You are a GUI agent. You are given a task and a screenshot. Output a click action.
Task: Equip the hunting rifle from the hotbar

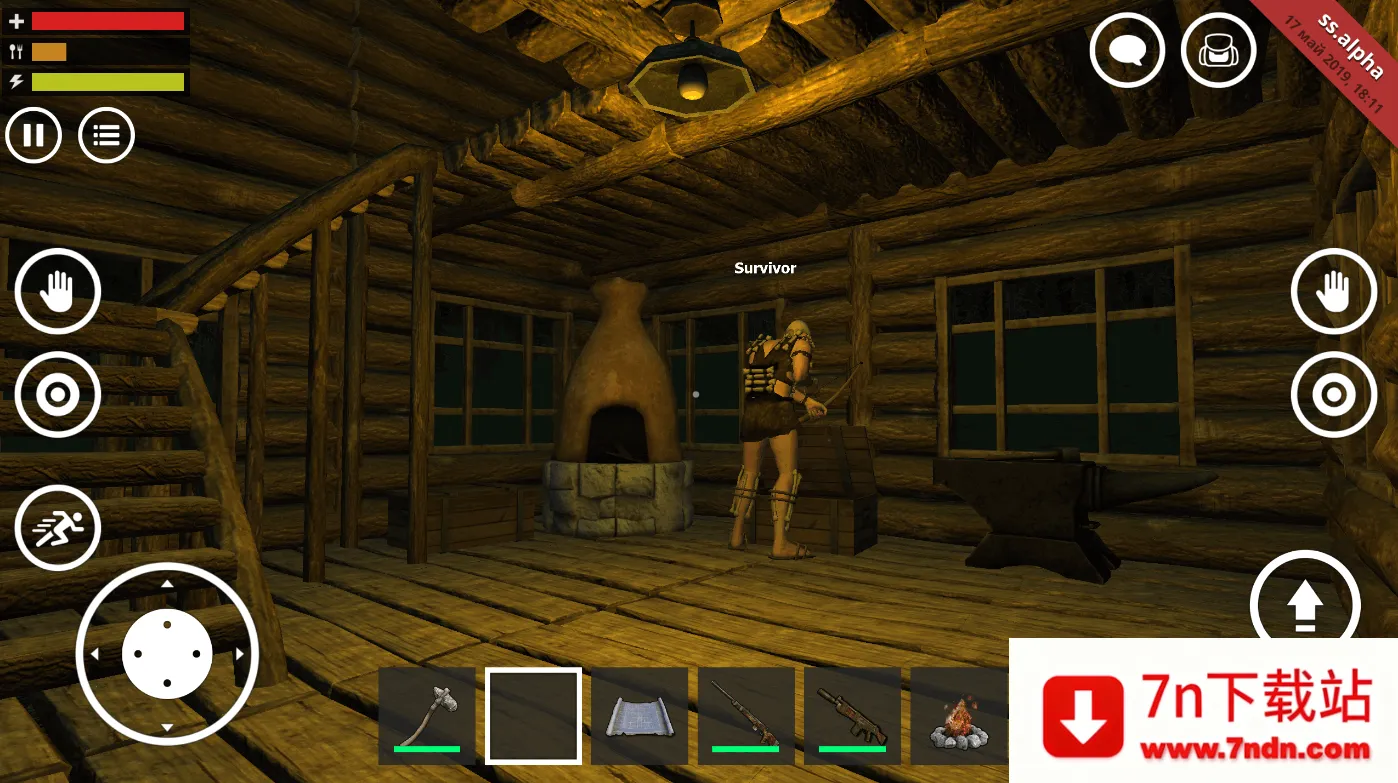click(x=746, y=715)
